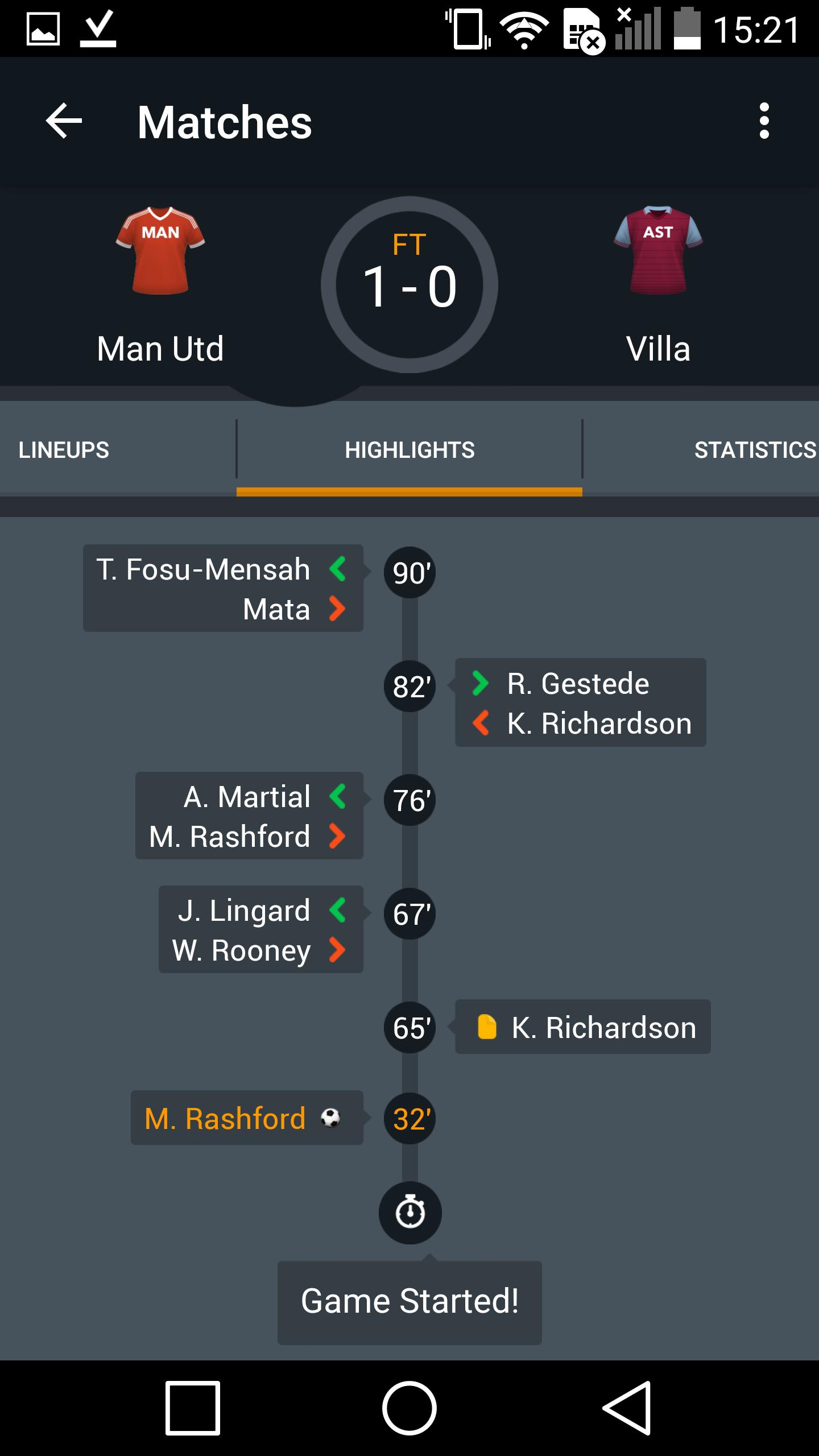Open the three-dot overflow menu

[x=764, y=121]
